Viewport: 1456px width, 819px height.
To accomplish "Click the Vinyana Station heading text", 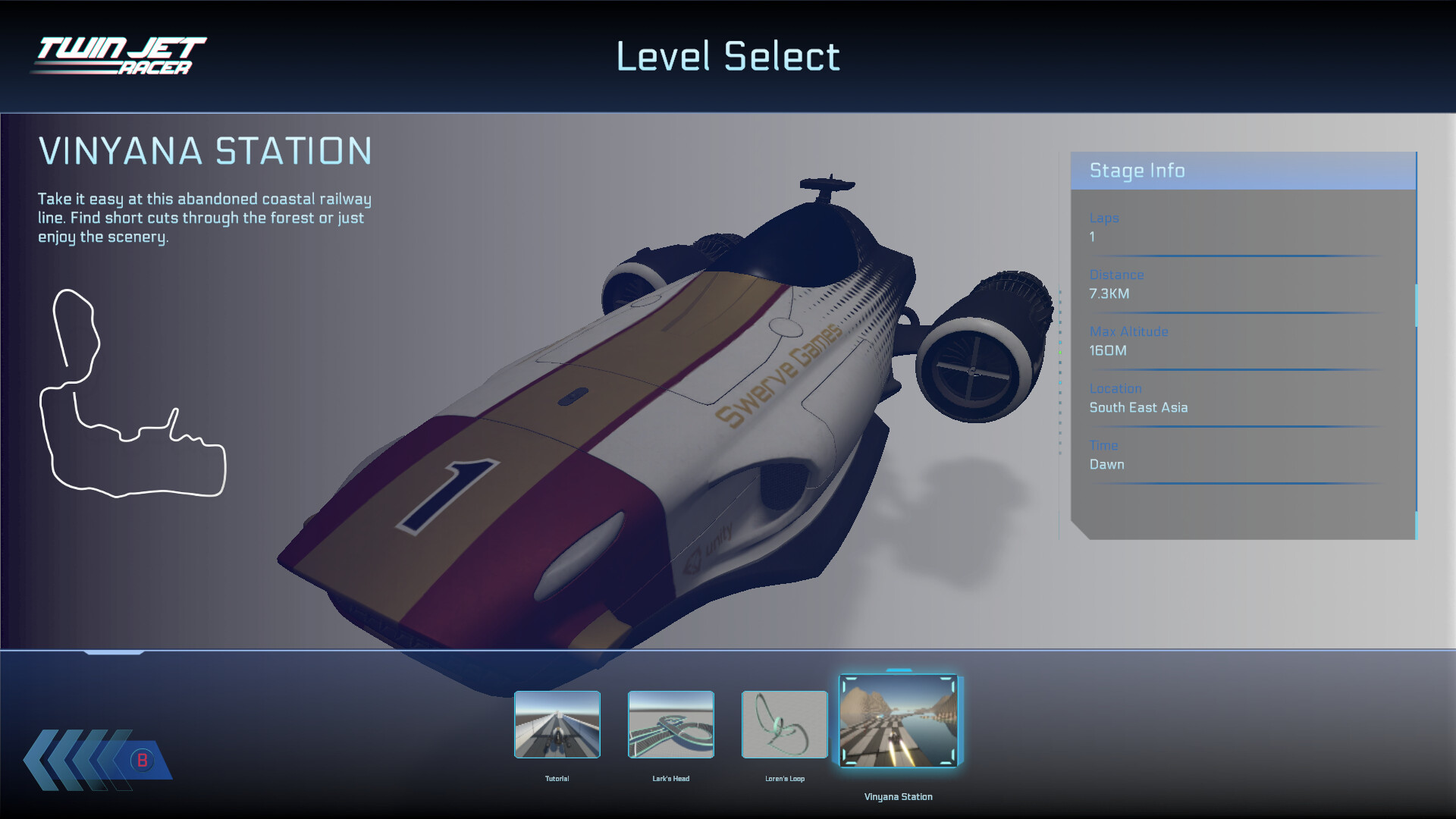I will pyautogui.click(x=206, y=152).
